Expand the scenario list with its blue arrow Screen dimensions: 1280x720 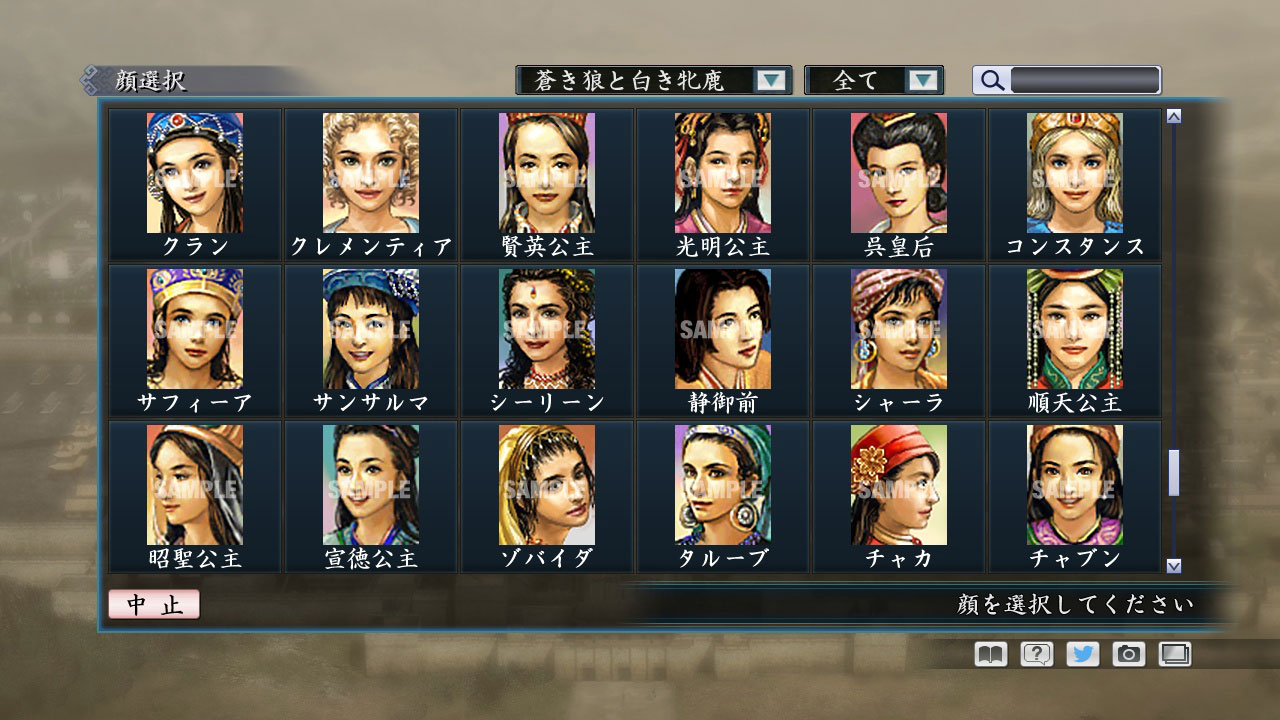point(770,80)
